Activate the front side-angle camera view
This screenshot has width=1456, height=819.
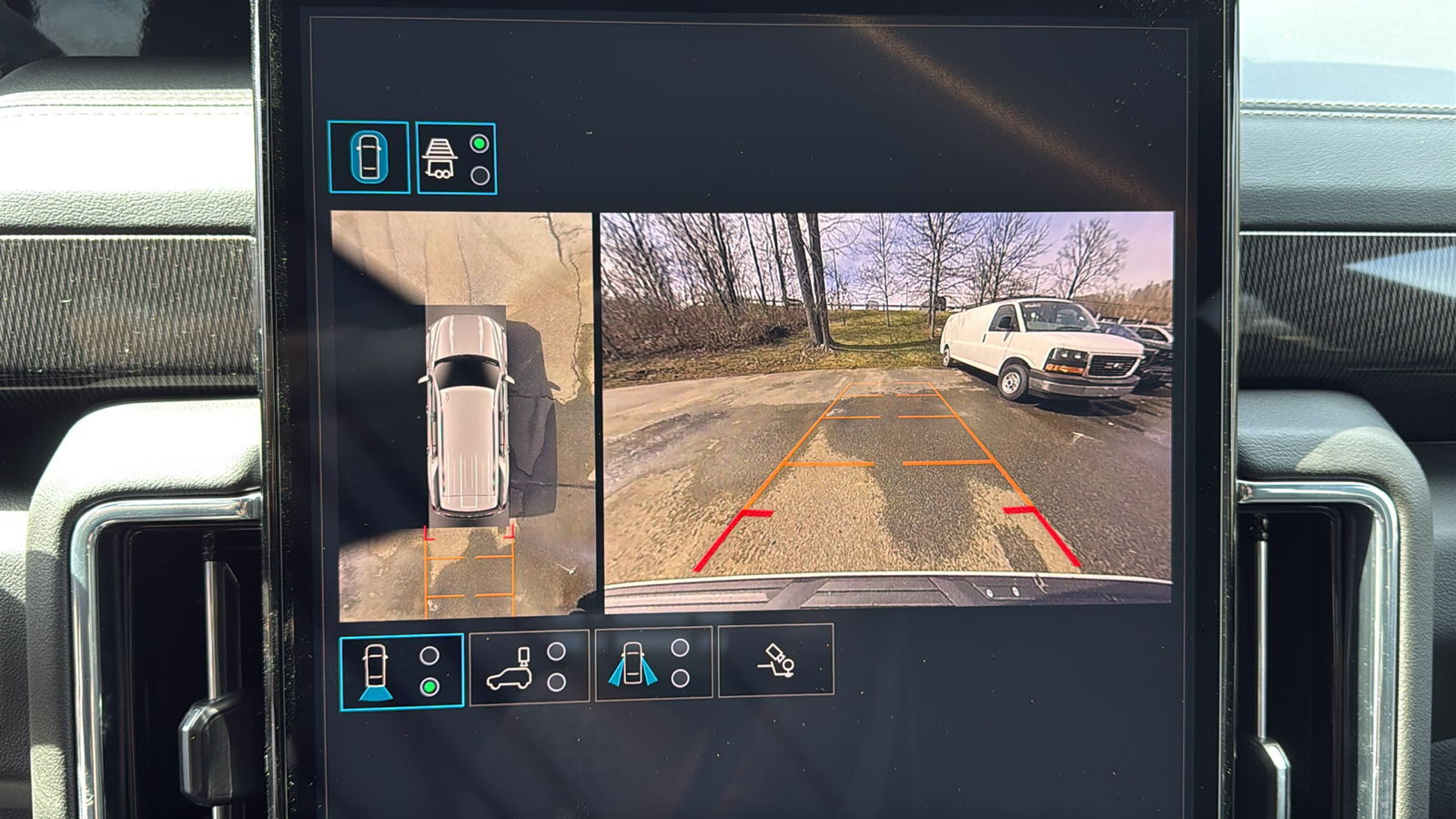point(652,663)
